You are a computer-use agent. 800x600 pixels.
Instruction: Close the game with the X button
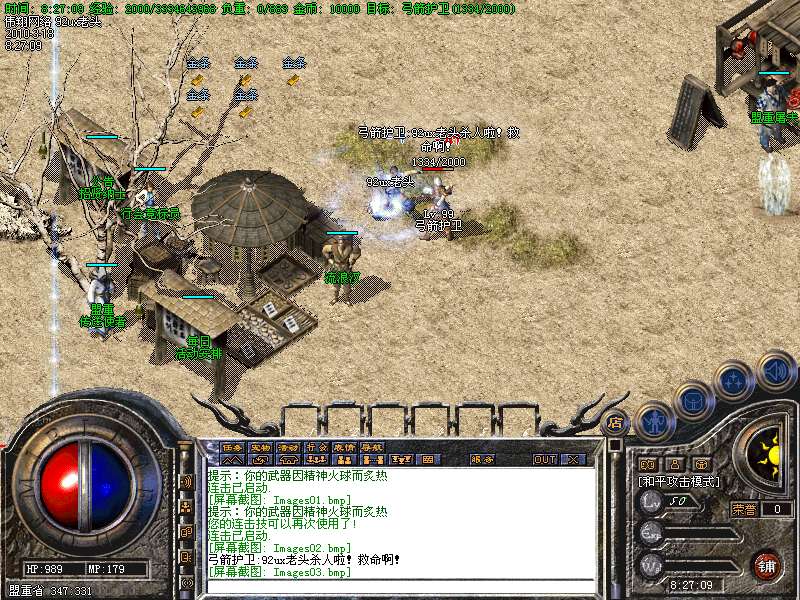point(574,460)
